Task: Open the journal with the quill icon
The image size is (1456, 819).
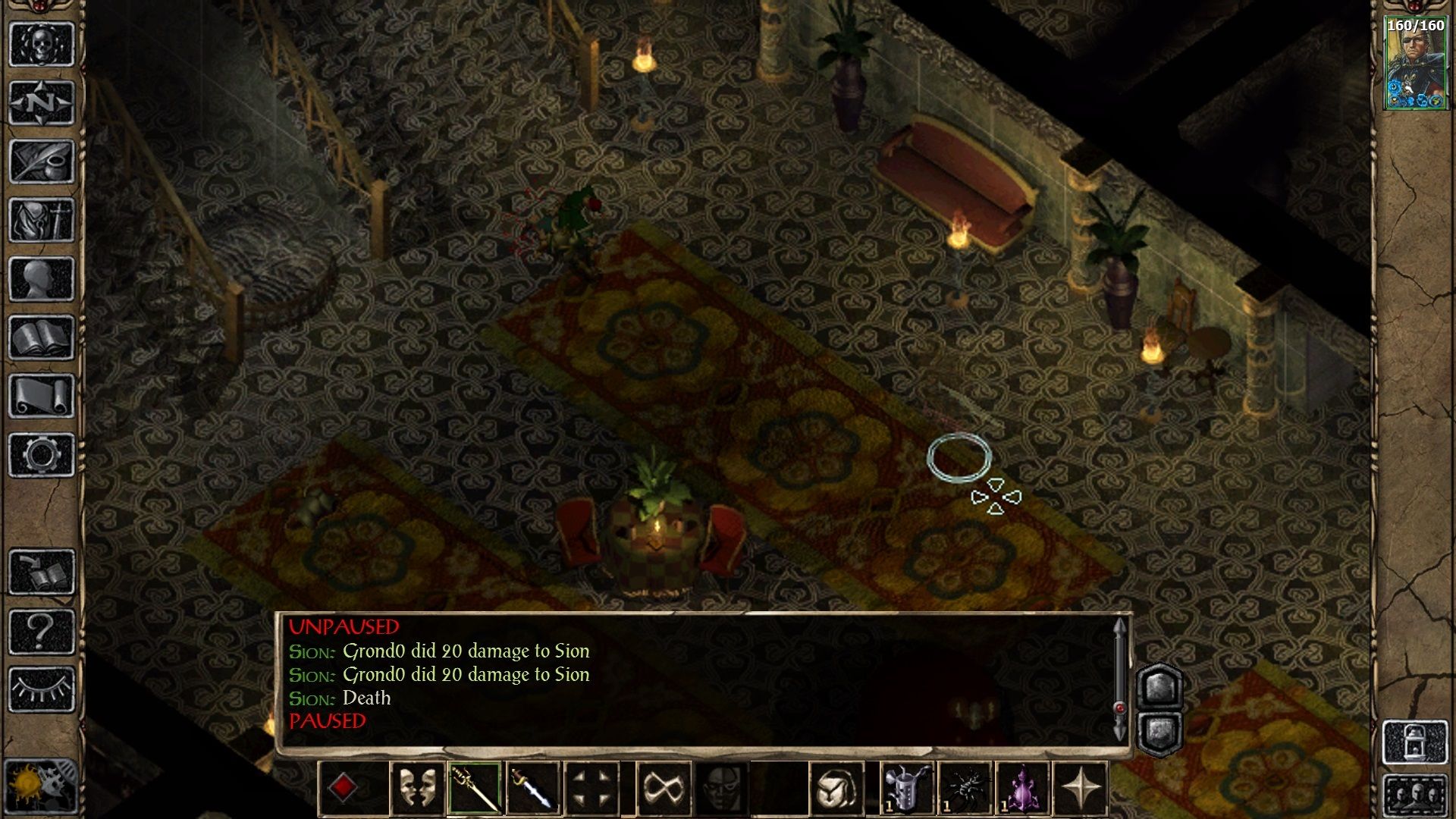Action: point(42,162)
